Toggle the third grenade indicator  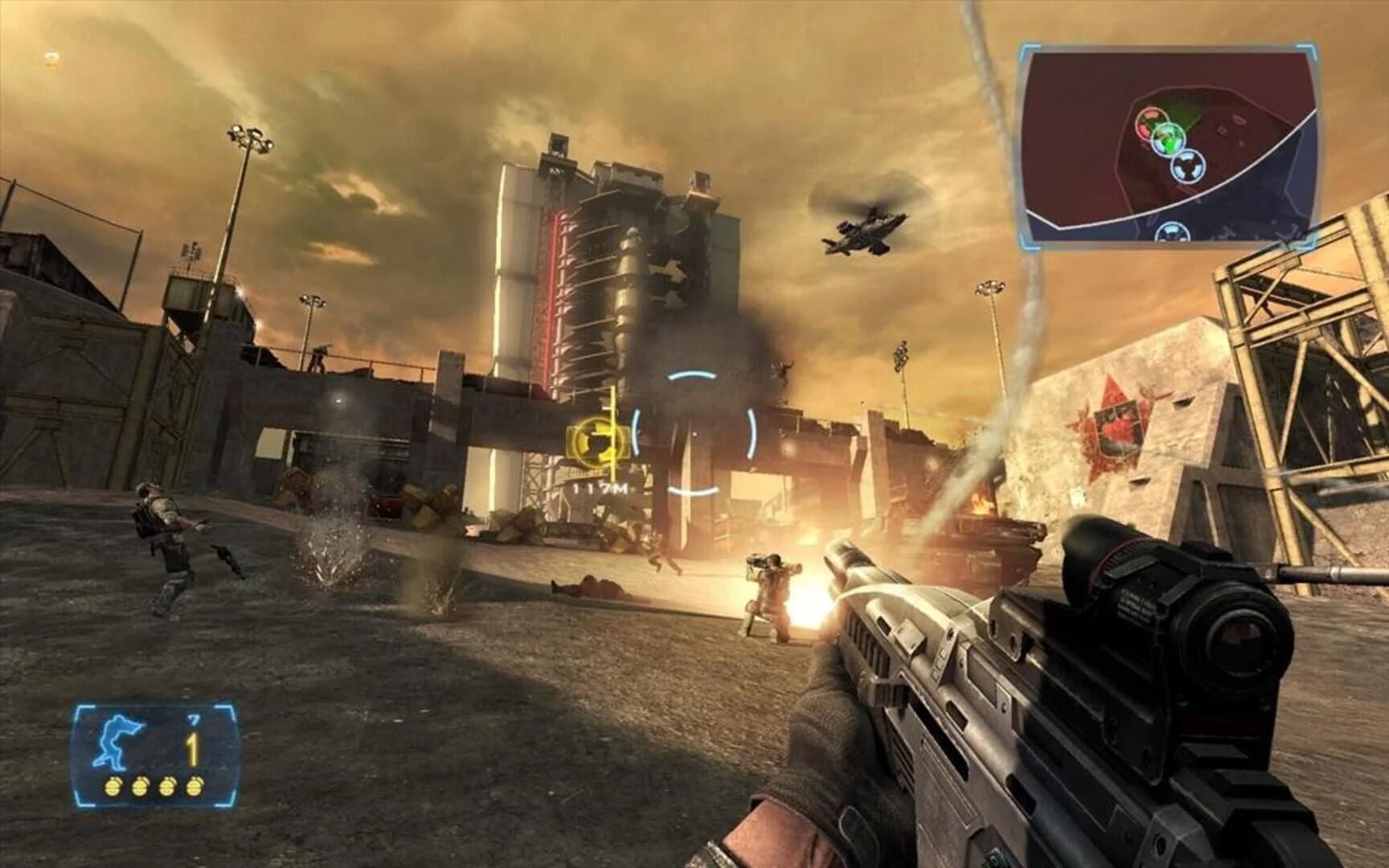(x=166, y=788)
